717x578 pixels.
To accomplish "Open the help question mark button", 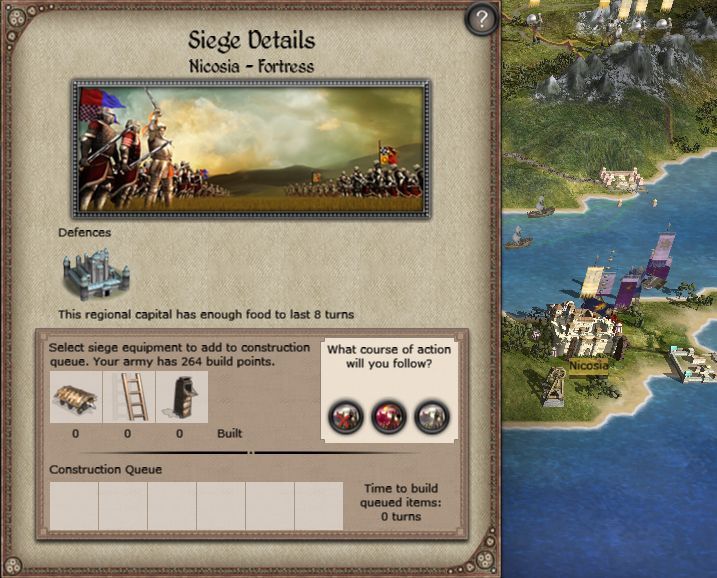I will (482, 20).
